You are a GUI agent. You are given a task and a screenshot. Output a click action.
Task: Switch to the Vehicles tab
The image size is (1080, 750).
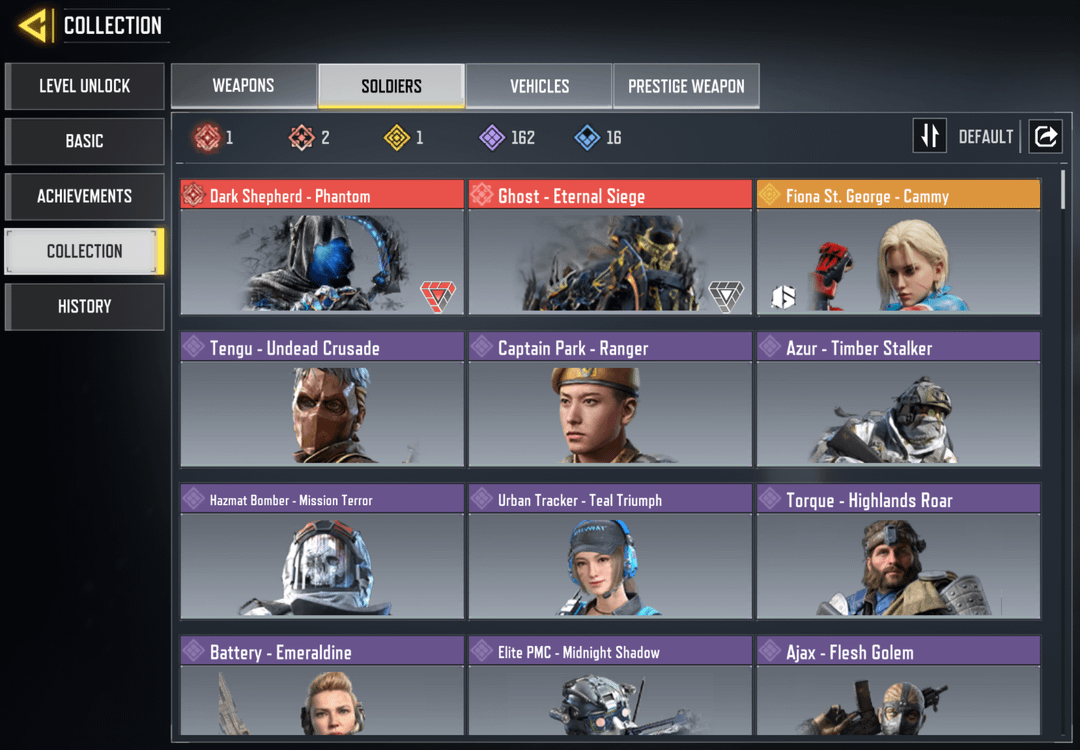click(539, 86)
